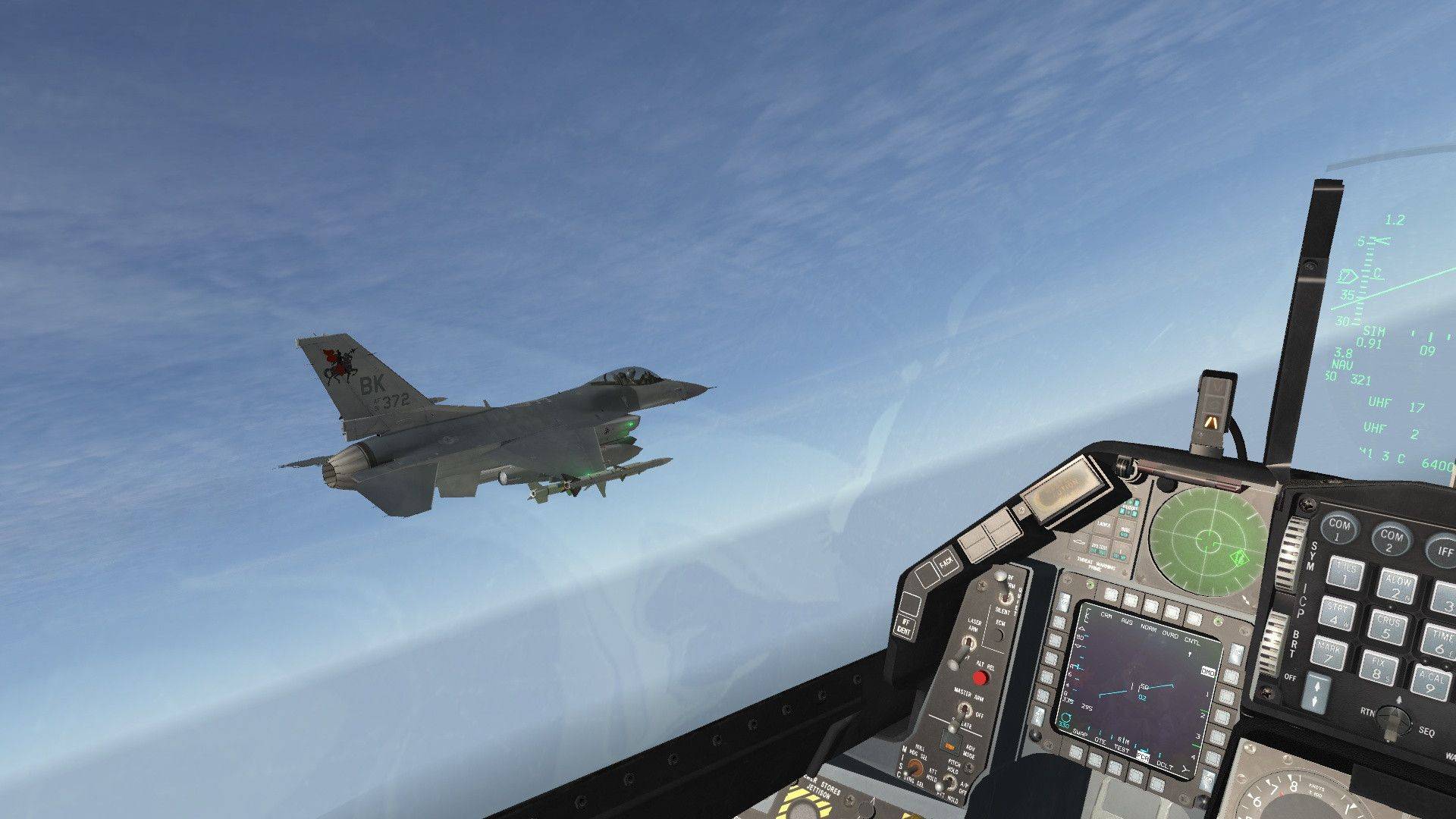Acknowledge faults with the F-ACK button
The height and width of the screenshot is (819, 1456).
click(x=946, y=563)
